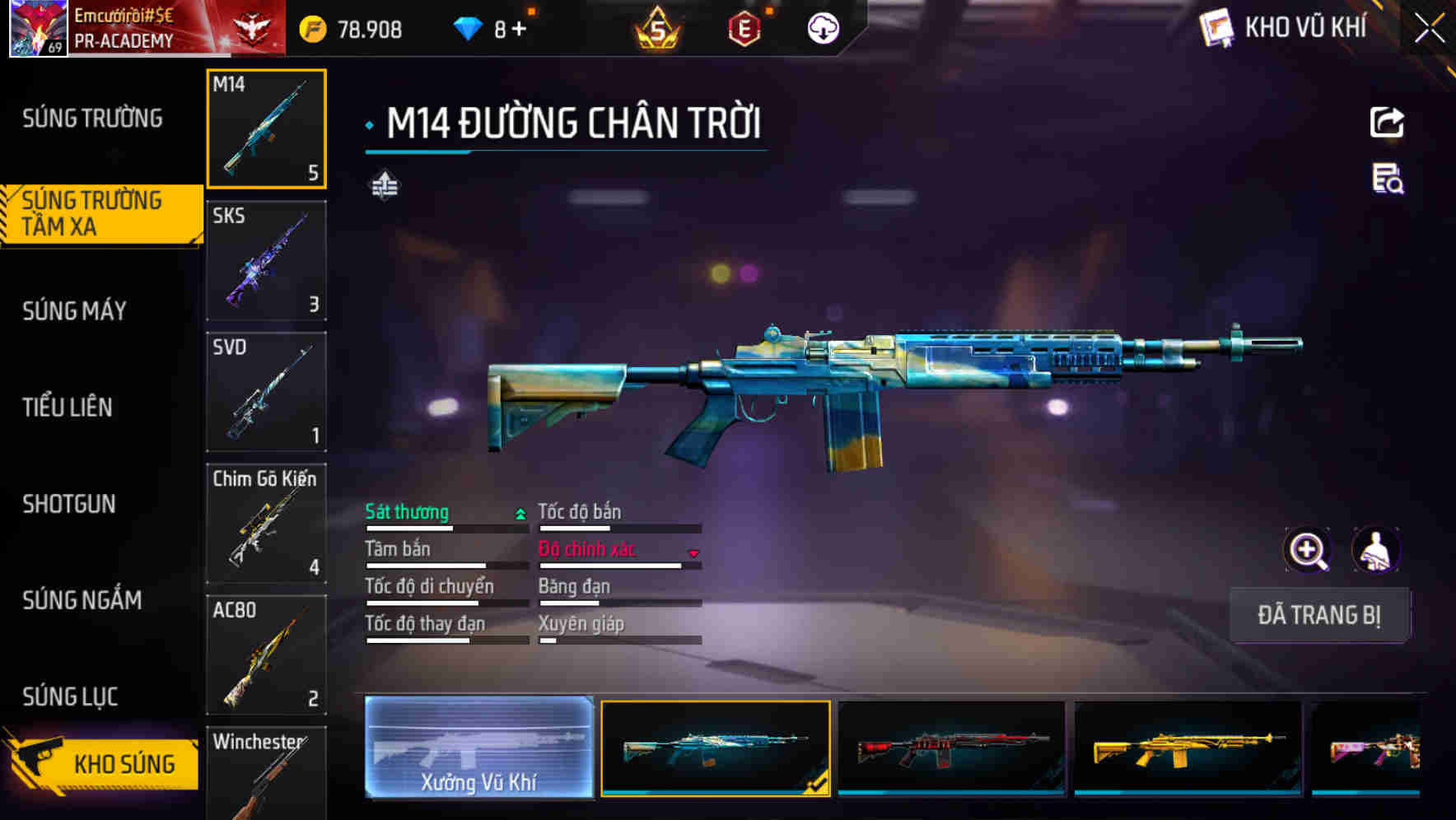This screenshot has width=1456, height=820.
Task: Select the red M14 skin
Action: [x=951, y=748]
